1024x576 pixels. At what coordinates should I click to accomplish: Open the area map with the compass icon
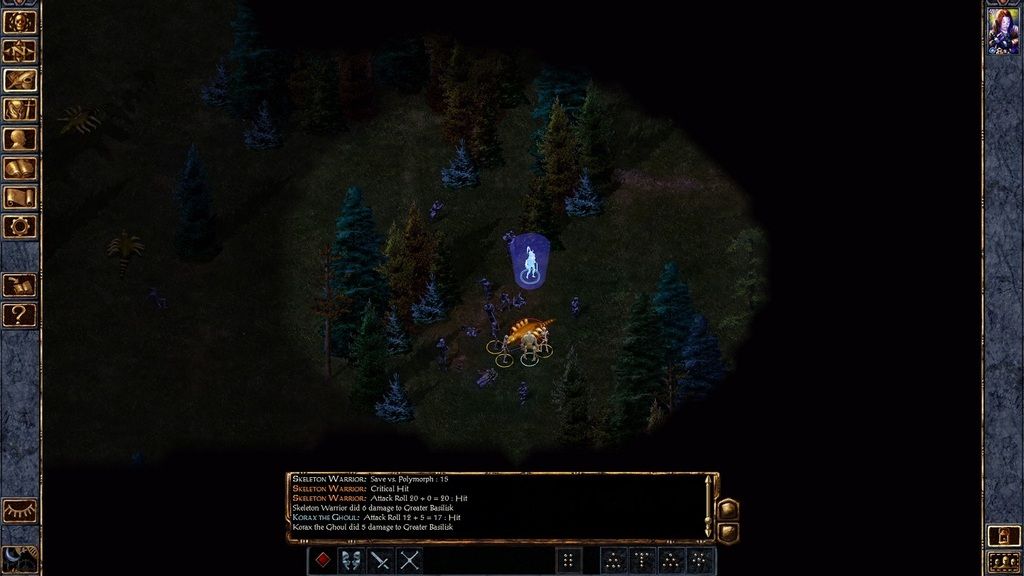pyautogui.click(x=19, y=51)
